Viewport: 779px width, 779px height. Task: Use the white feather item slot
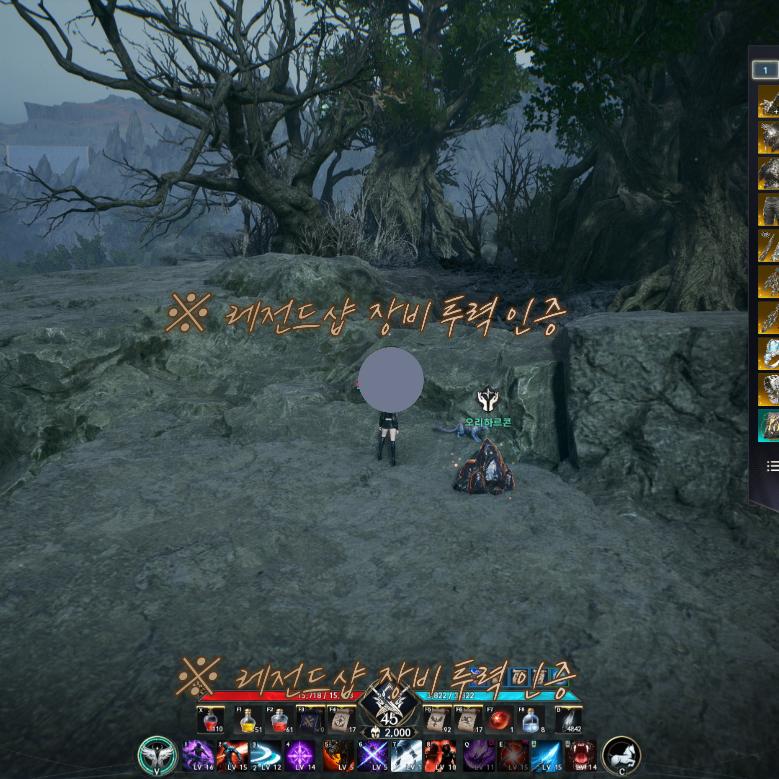click(566, 720)
